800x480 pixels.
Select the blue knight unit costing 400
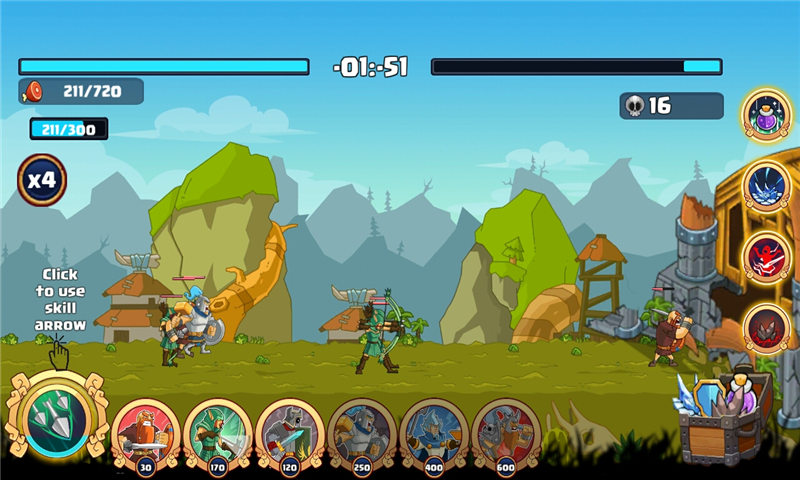(434, 431)
